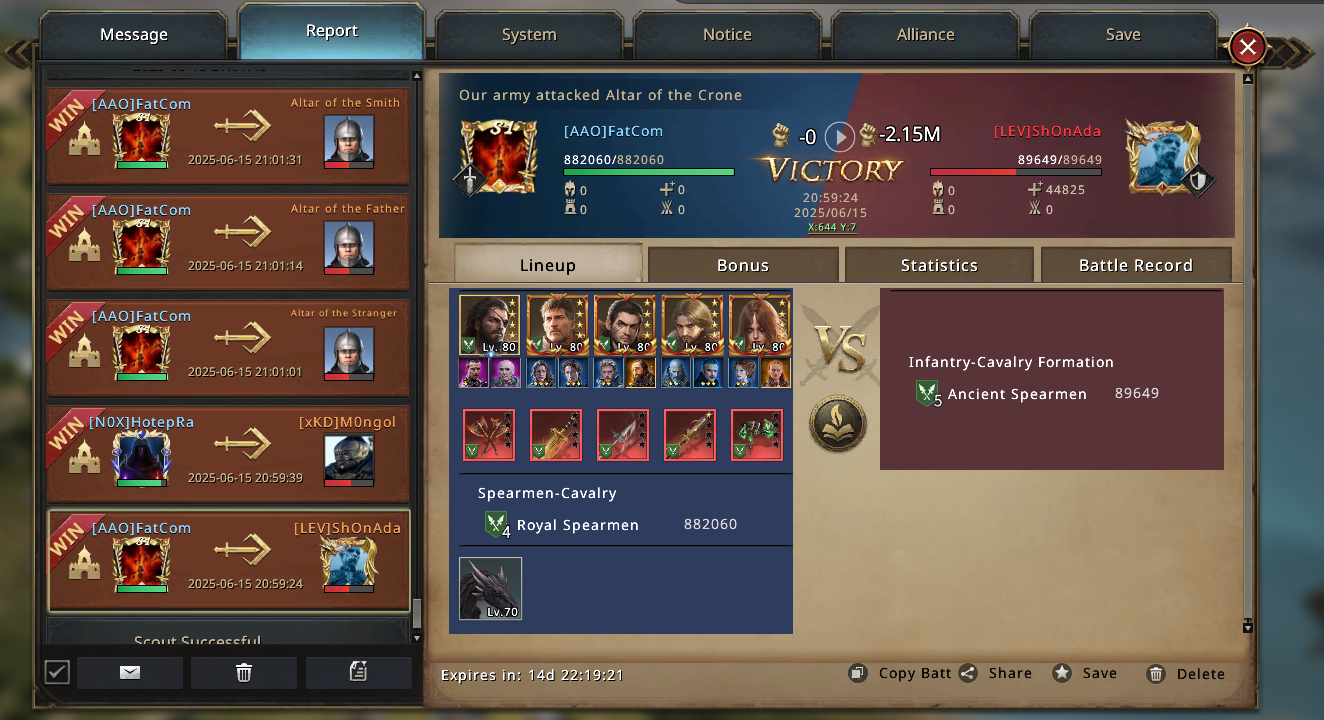Open the HotepRa versus M0ngol report
Viewport: 1324px width, 720px height.
228,453
